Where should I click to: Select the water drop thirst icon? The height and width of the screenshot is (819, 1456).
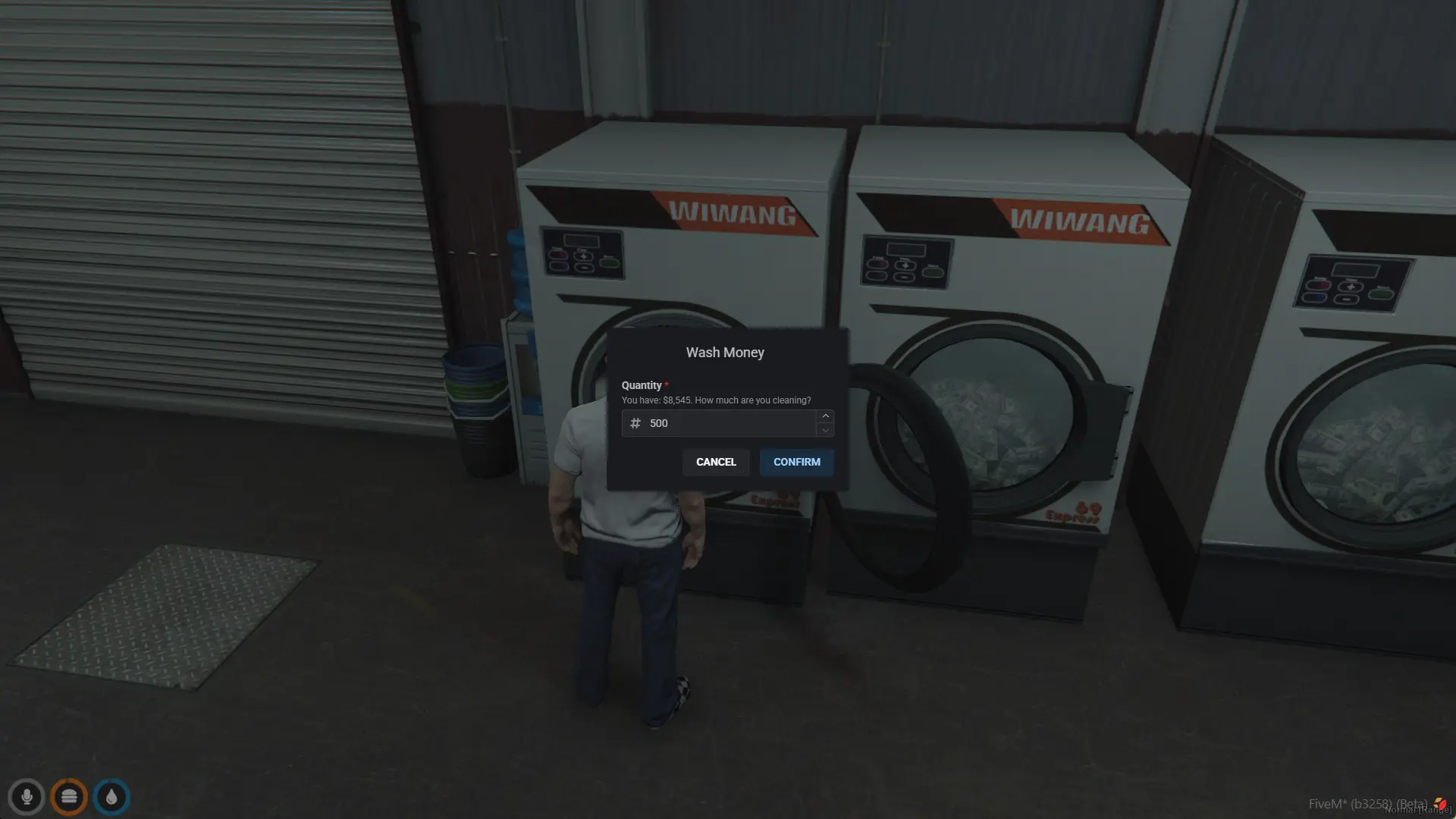(111, 797)
